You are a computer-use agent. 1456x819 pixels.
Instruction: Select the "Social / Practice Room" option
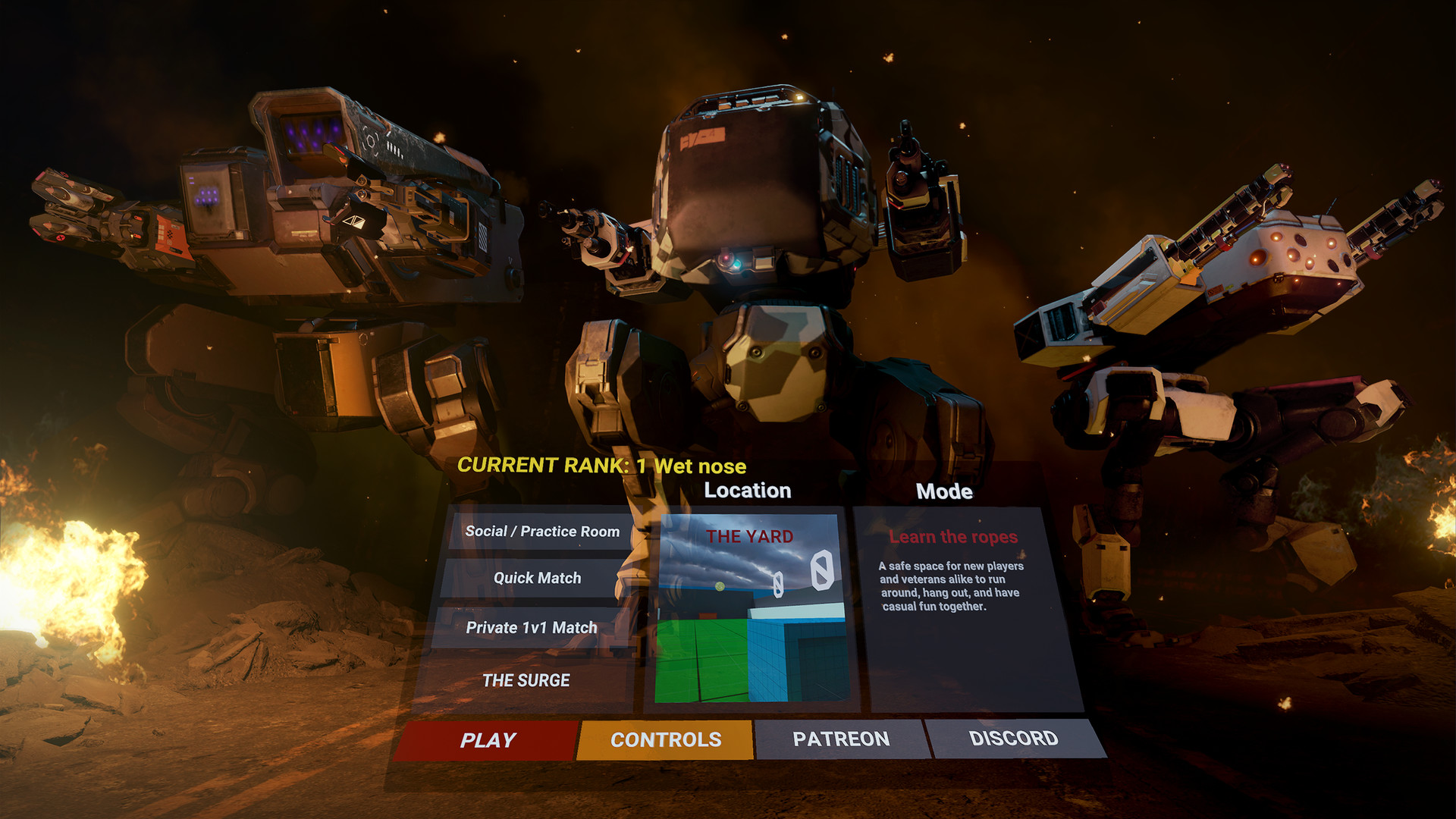541,532
